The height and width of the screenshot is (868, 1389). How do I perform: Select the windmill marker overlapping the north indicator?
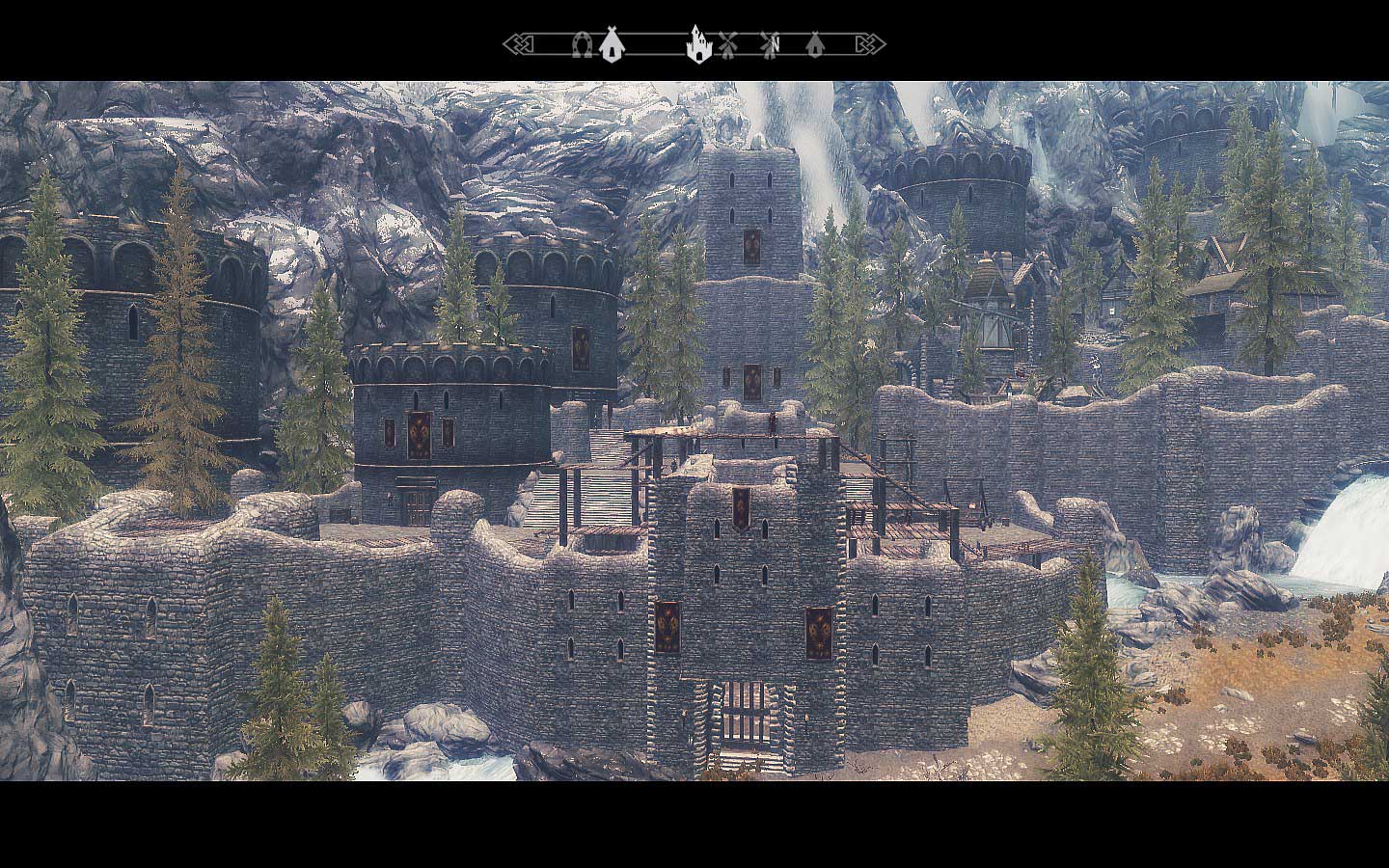769,44
